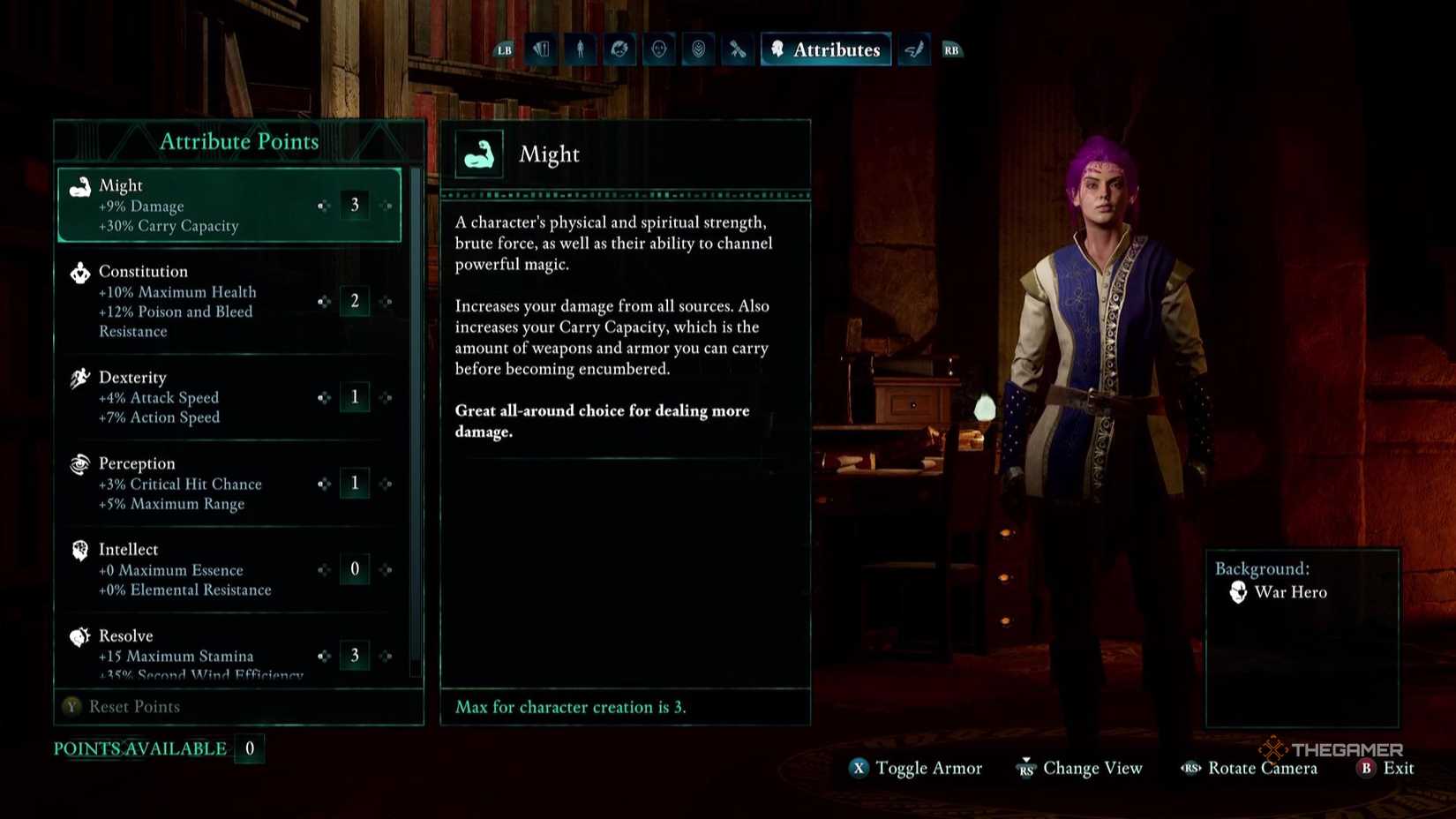Decrease Perception points with the left arrow

[324, 484]
